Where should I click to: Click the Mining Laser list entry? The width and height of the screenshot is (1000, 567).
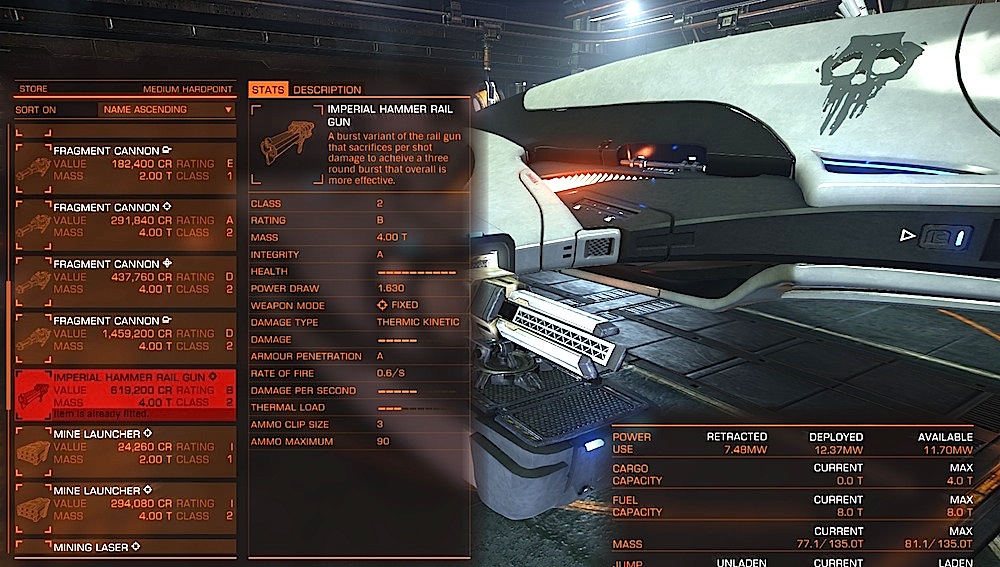[x=126, y=547]
